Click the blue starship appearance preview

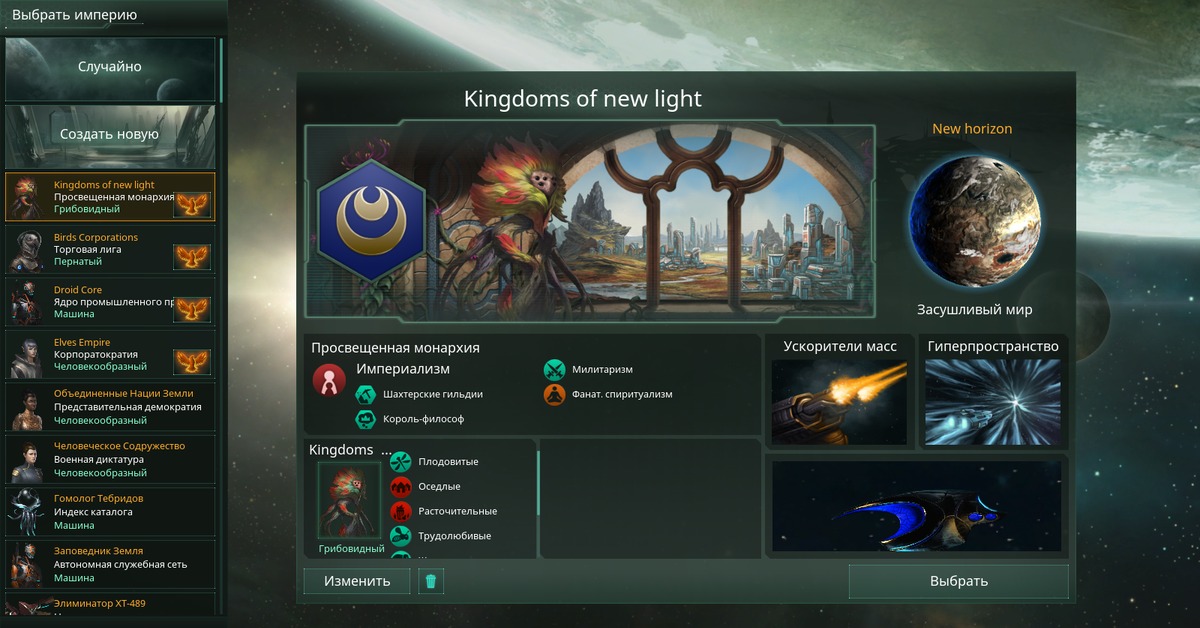(x=917, y=506)
